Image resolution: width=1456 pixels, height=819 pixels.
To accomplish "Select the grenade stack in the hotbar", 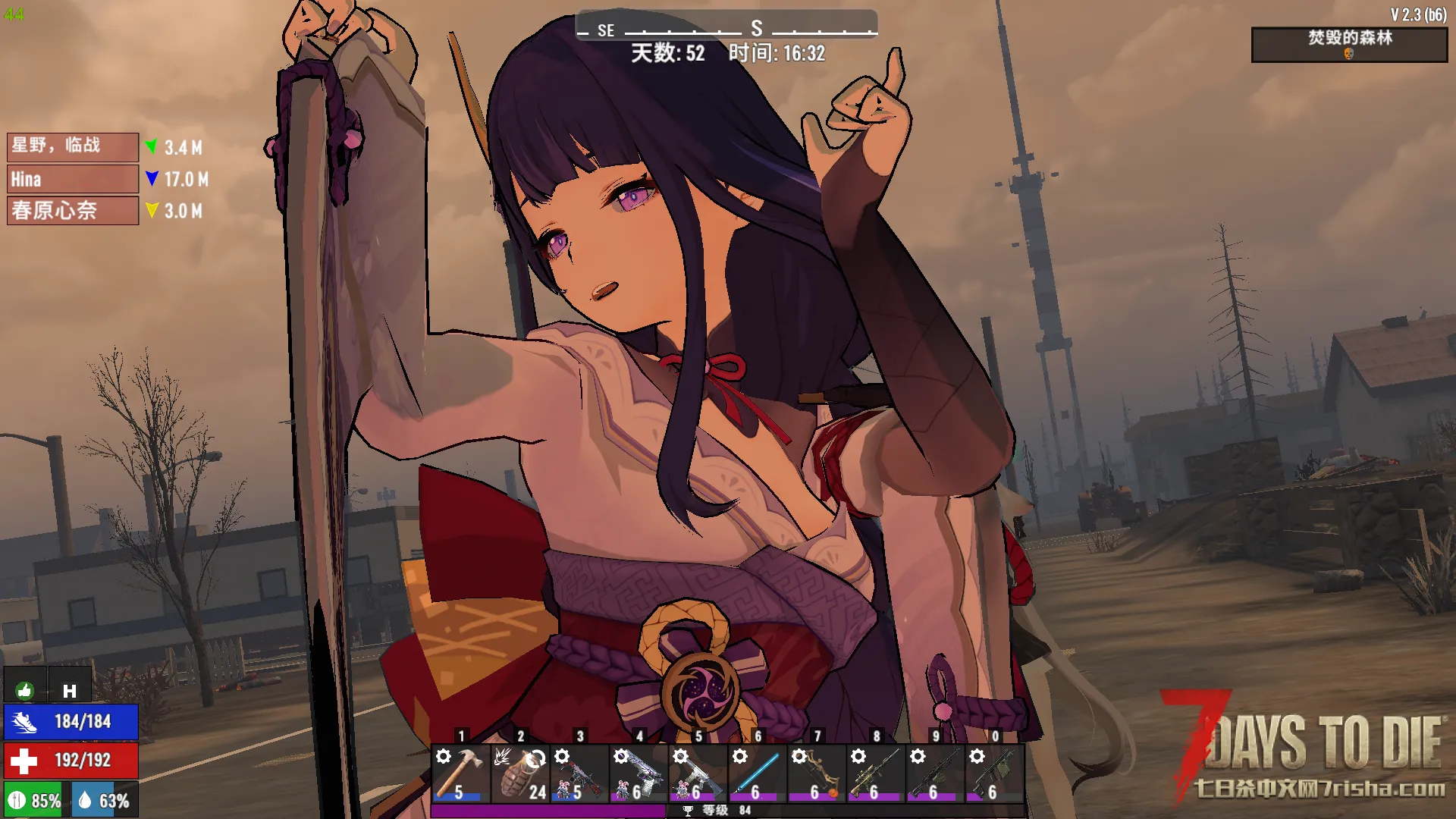I will 519,773.
